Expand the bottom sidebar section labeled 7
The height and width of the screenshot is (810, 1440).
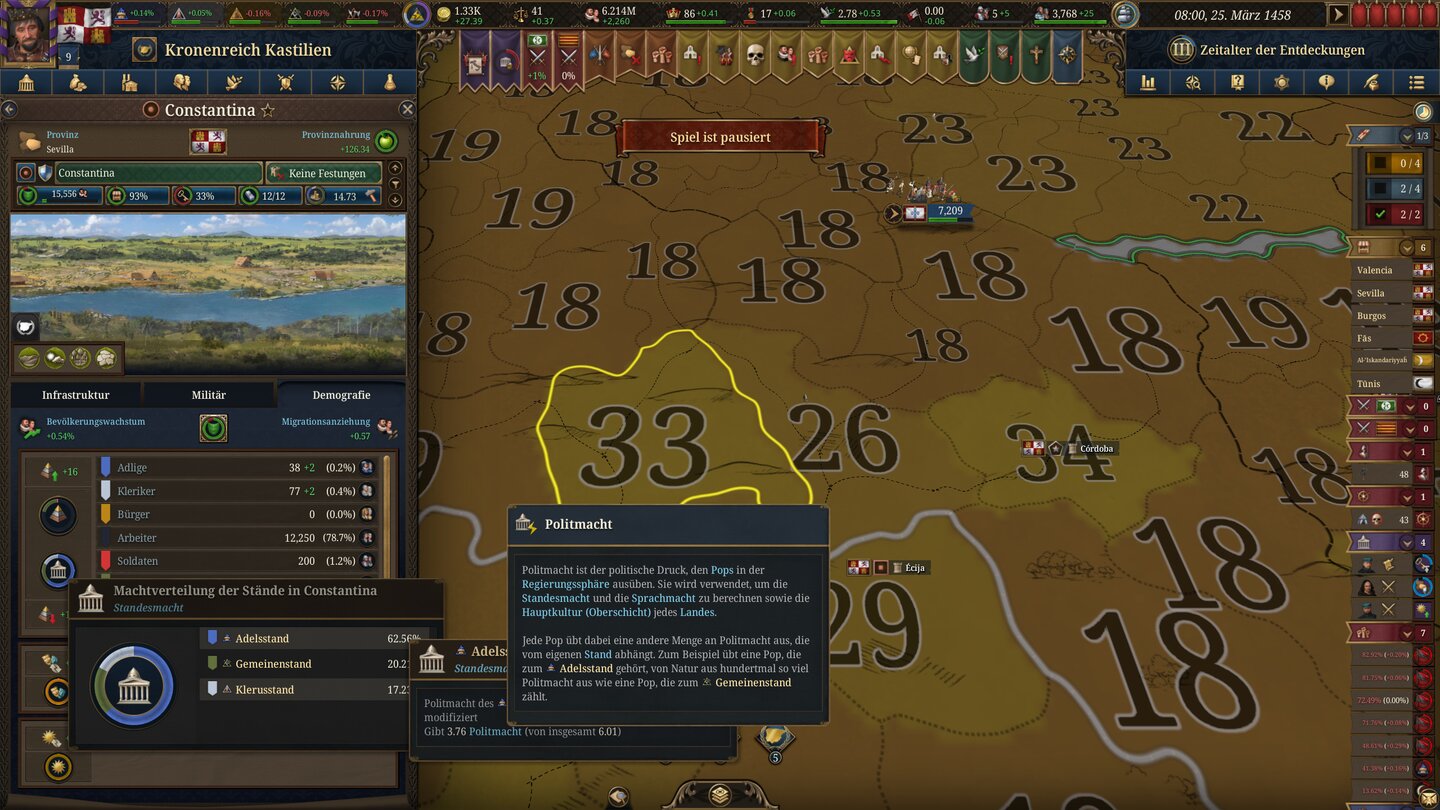pyautogui.click(x=1406, y=634)
